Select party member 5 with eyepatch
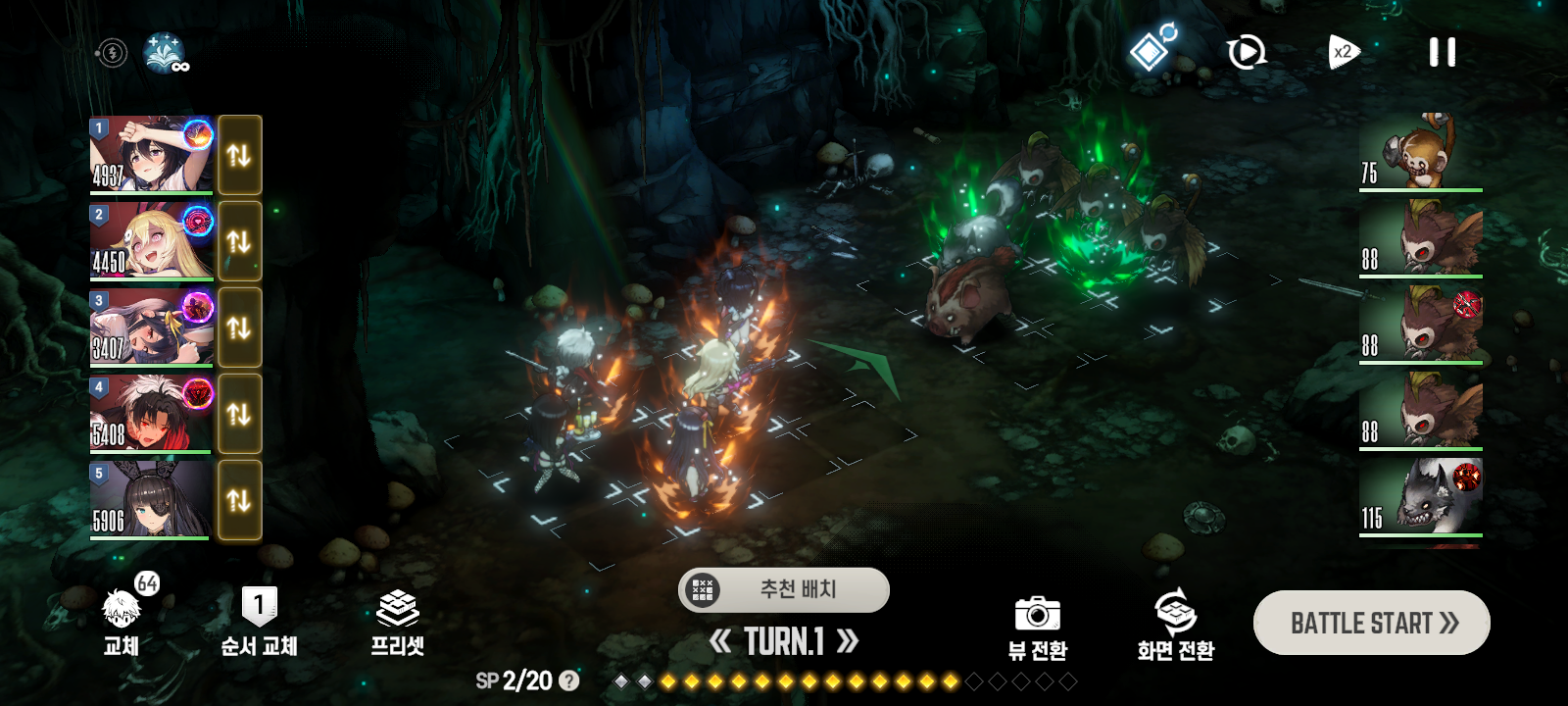Viewport: 1568px width, 706px height. point(151,499)
